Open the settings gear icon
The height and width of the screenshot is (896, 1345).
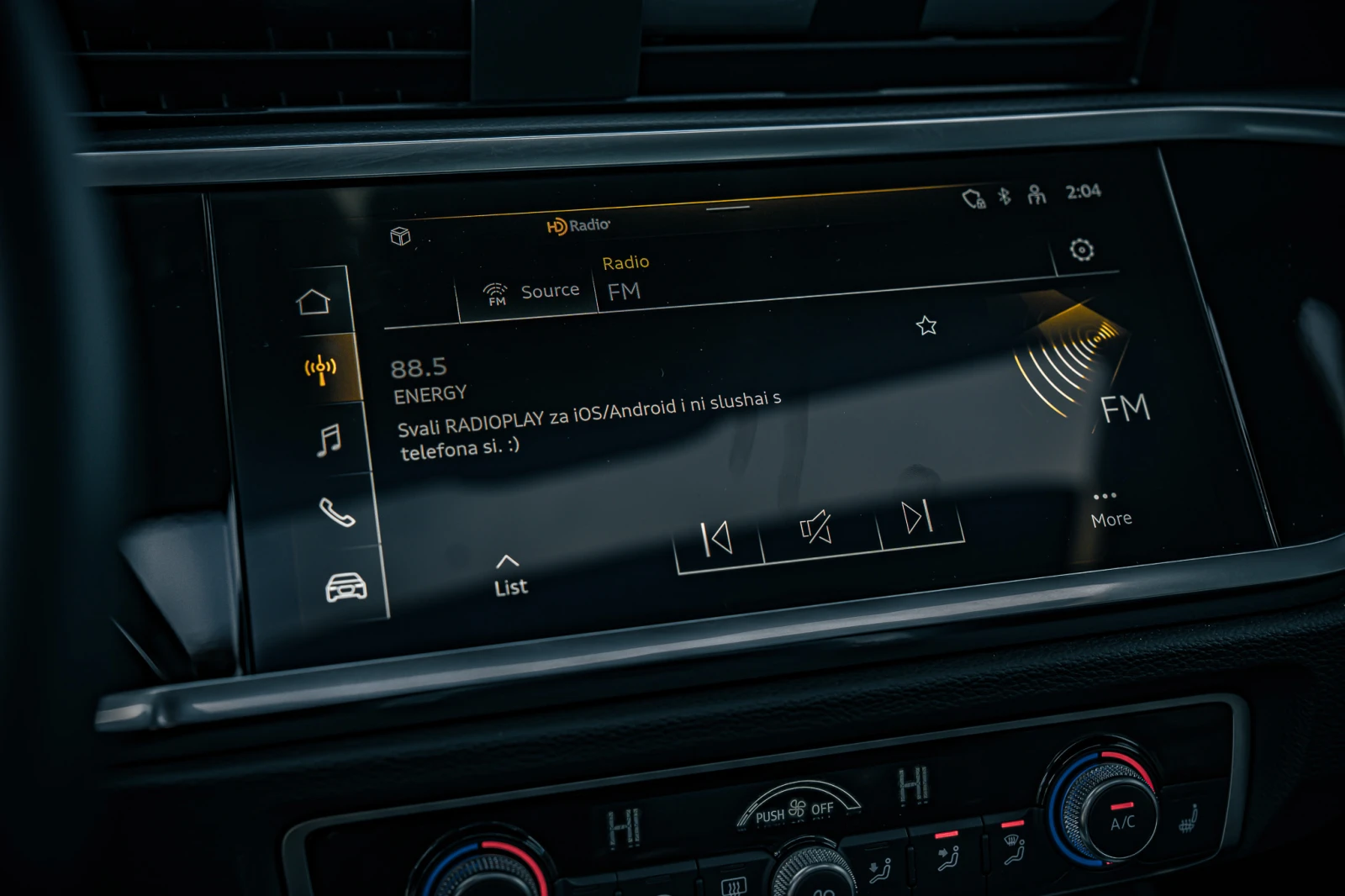[x=1082, y=250]
